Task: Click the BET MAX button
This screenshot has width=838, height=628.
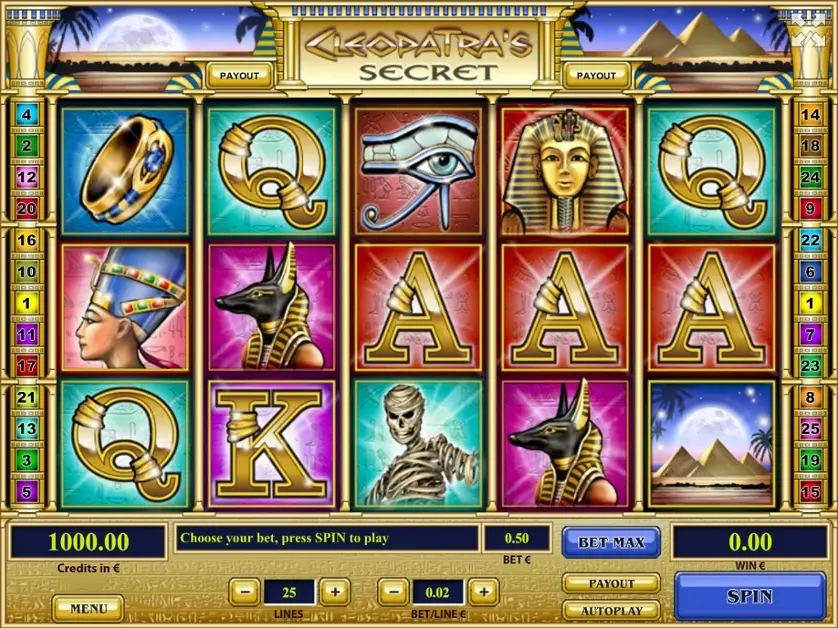Action: click(611, 542)
